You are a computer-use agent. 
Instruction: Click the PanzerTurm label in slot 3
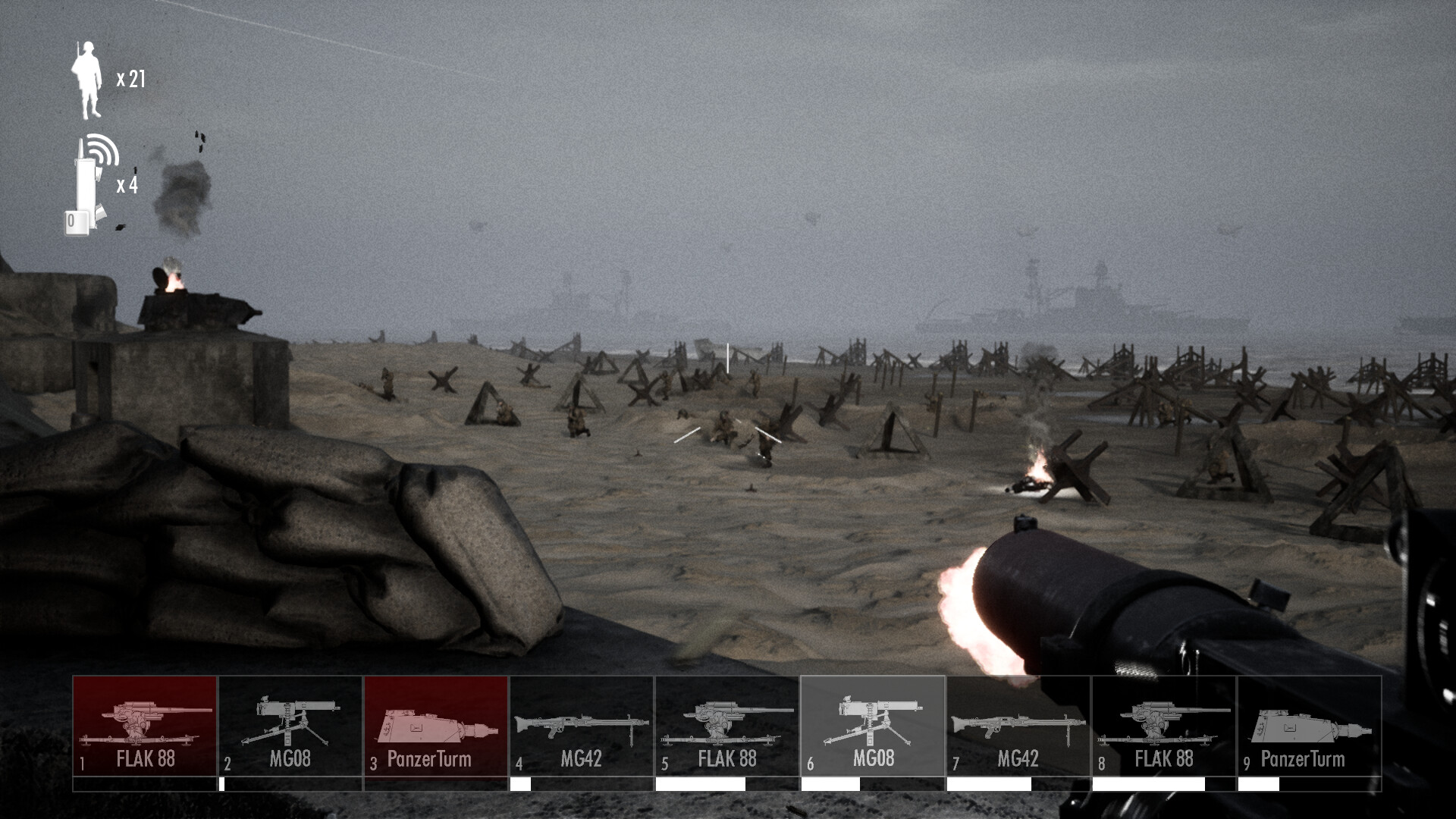pyautogui.click(x=429, y=758)
